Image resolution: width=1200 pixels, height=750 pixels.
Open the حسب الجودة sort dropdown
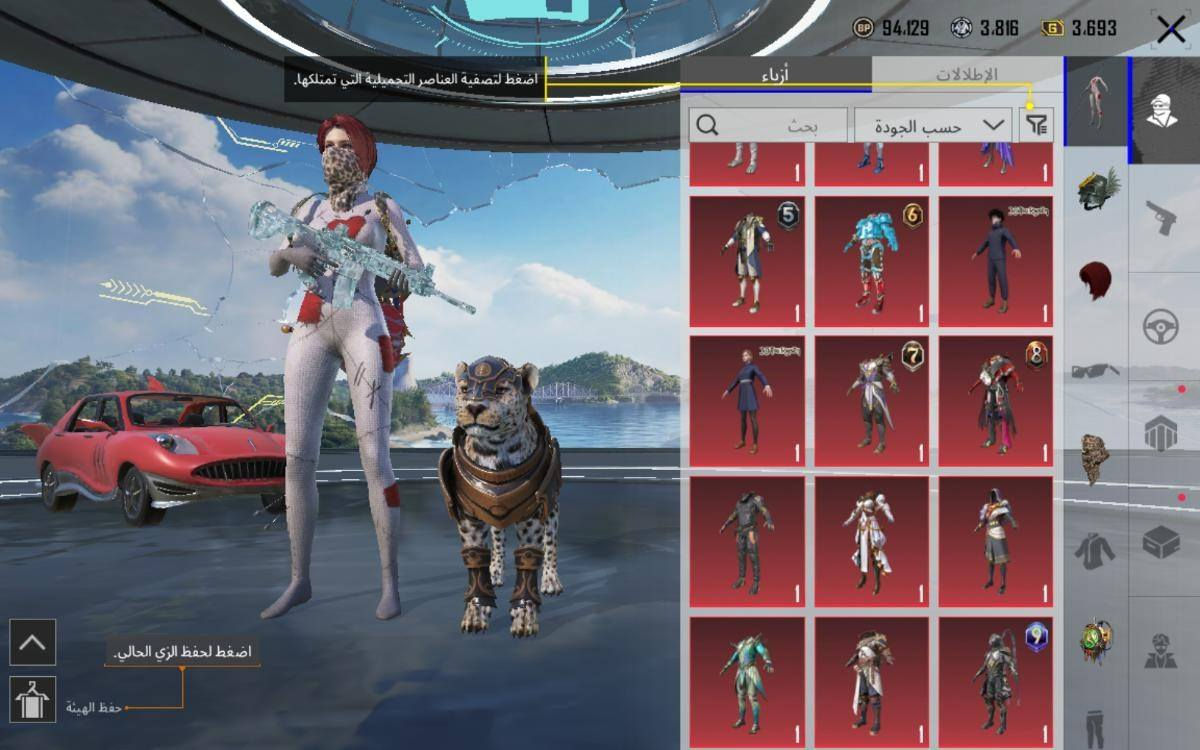pos(933,125)
